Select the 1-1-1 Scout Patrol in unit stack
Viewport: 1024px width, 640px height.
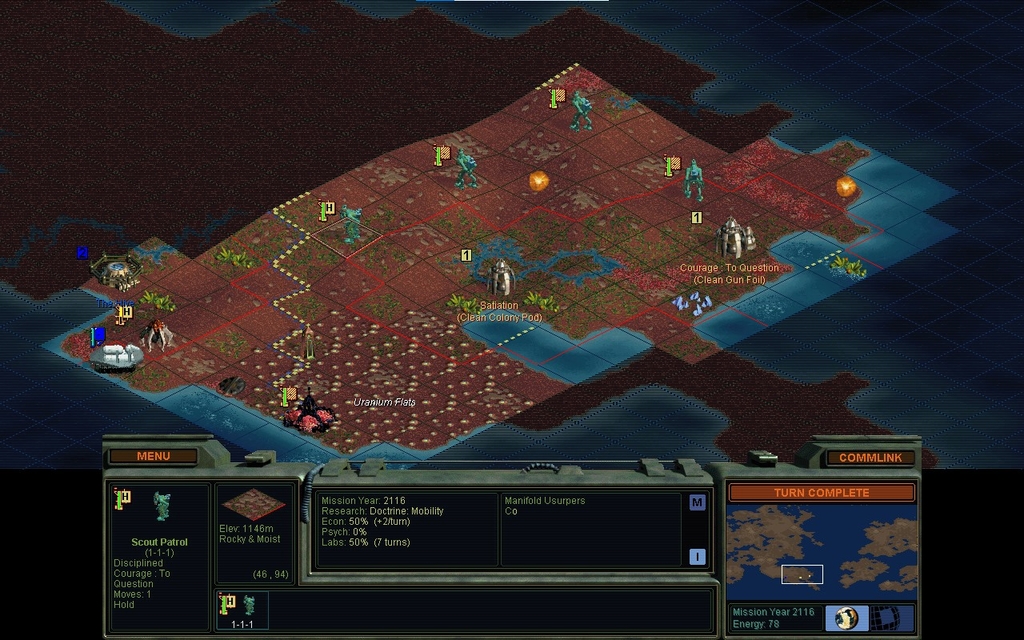coord(243,609)
